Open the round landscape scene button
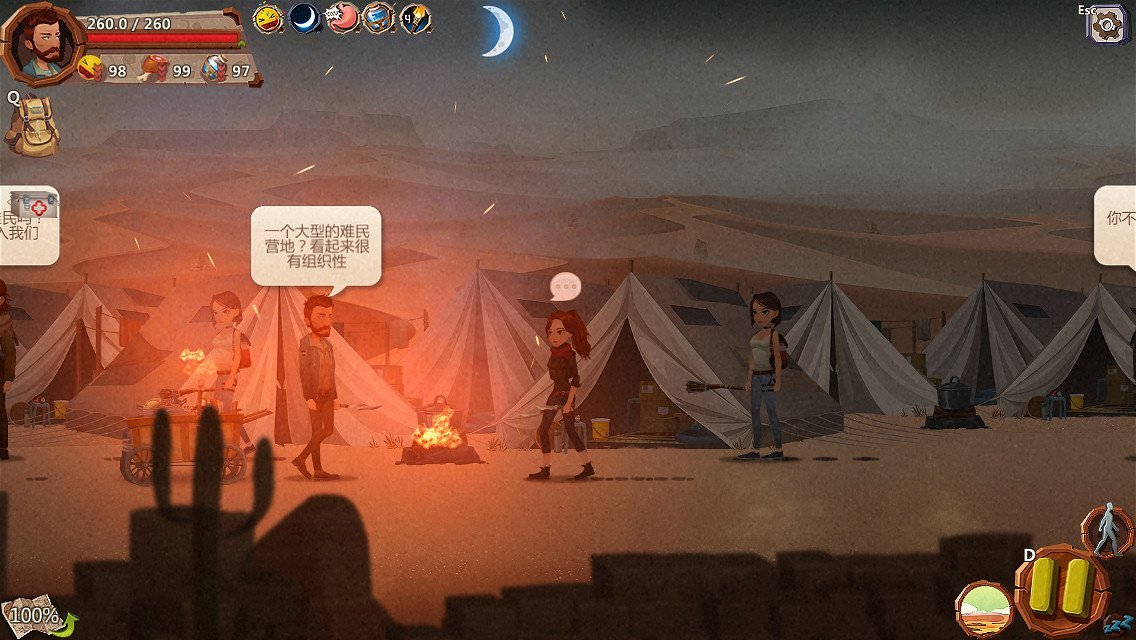This screenshot has width=1136, height=640. (984, 609)
